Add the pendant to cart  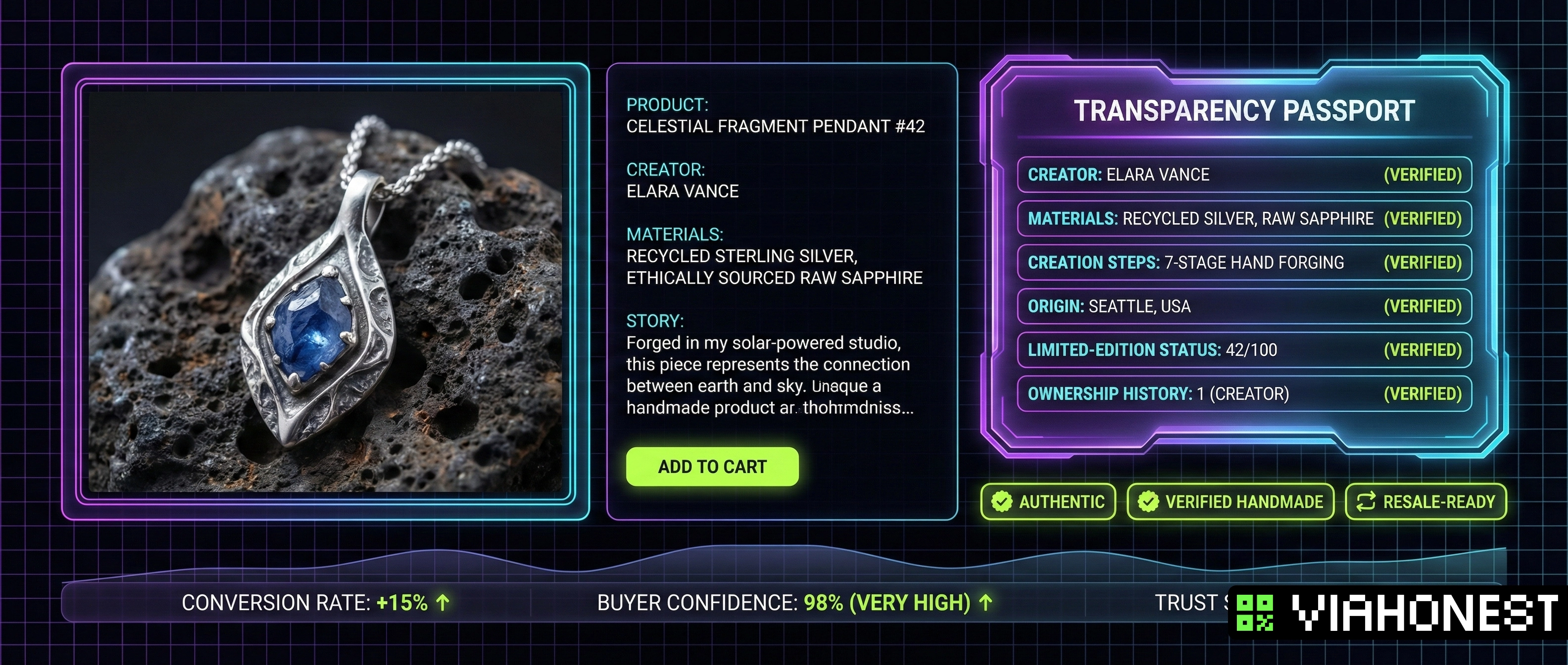point(712,467)
